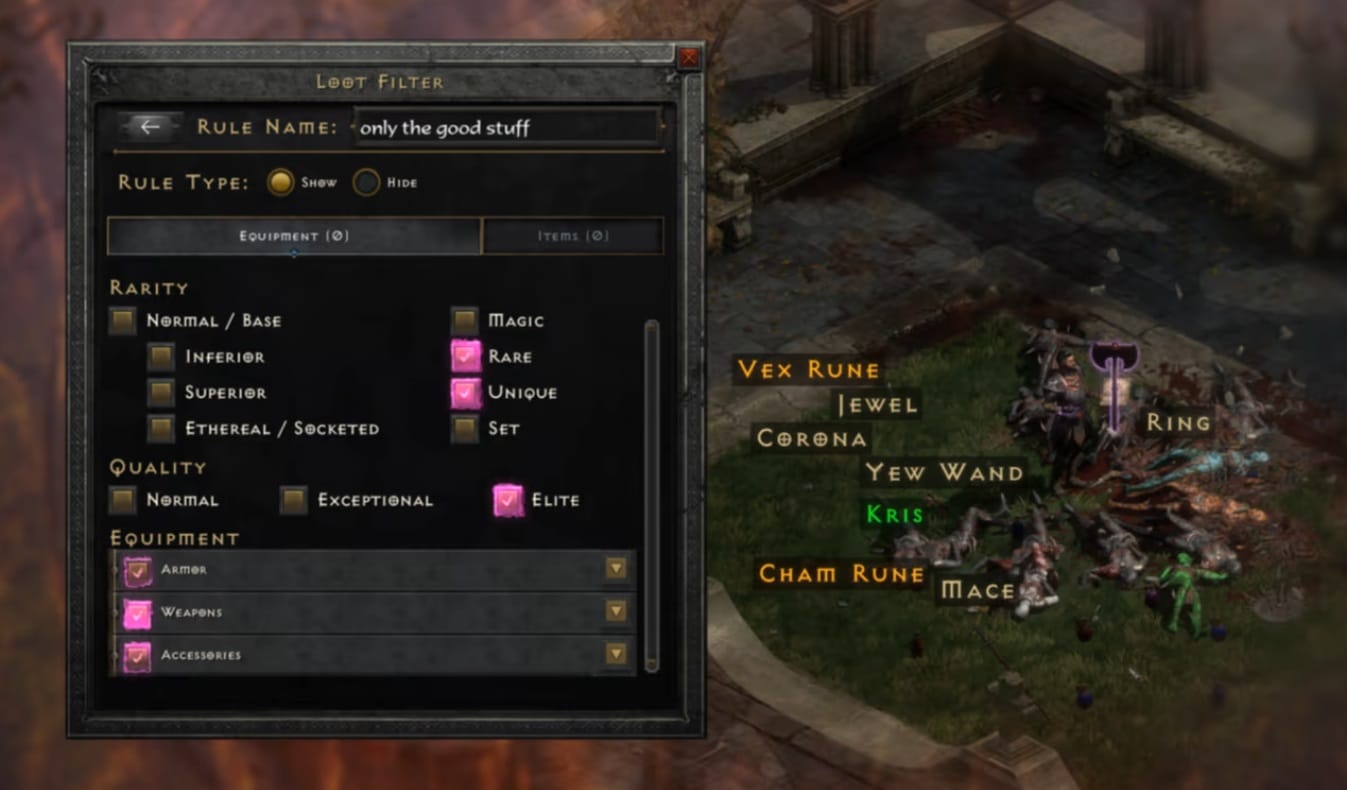Viewport: 1347px width, 790px height.
Task: Edit the Rule Name text field
Action: (507, 128)
